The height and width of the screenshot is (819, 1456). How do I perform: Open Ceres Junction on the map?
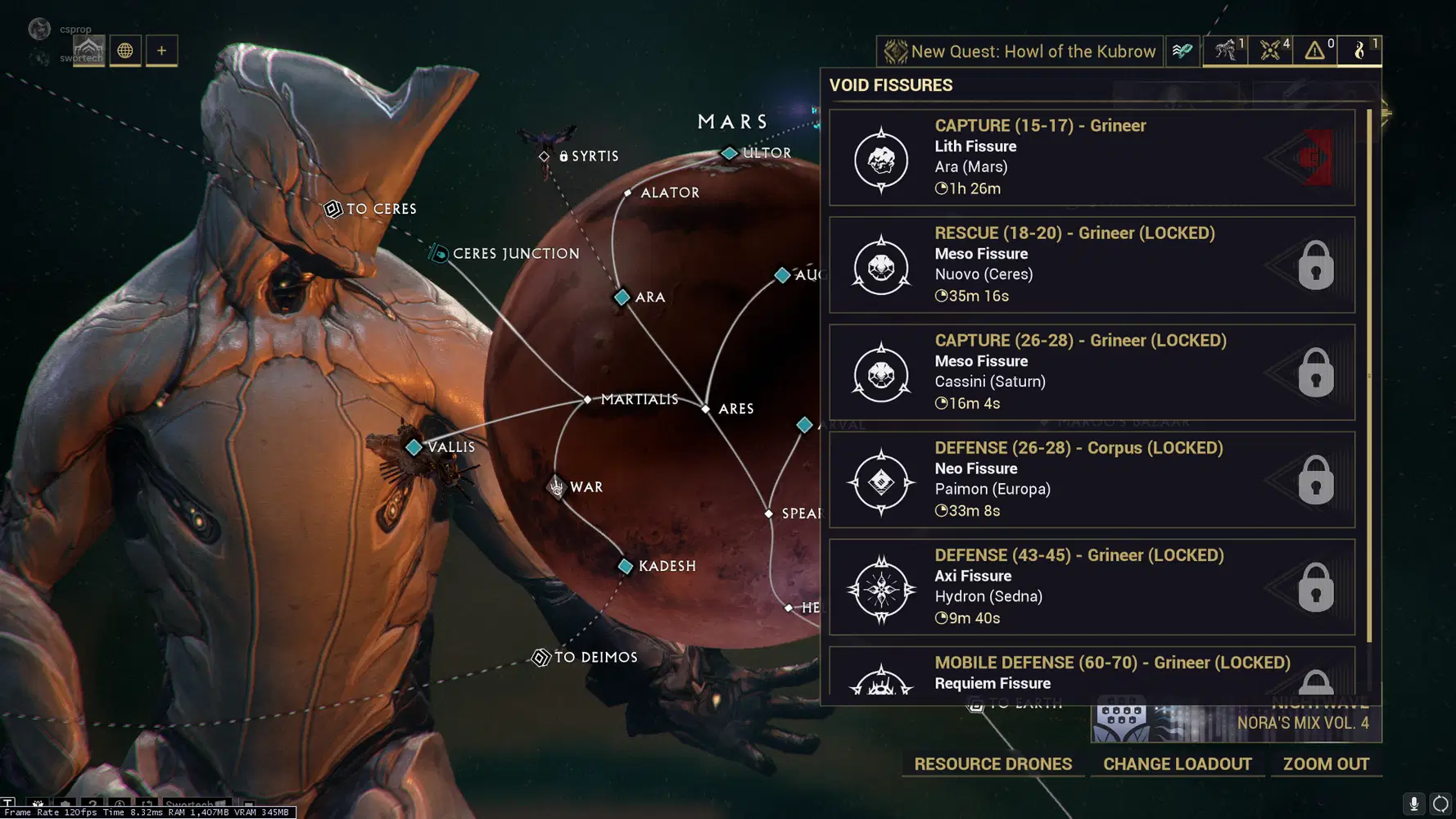pos(438,253)
